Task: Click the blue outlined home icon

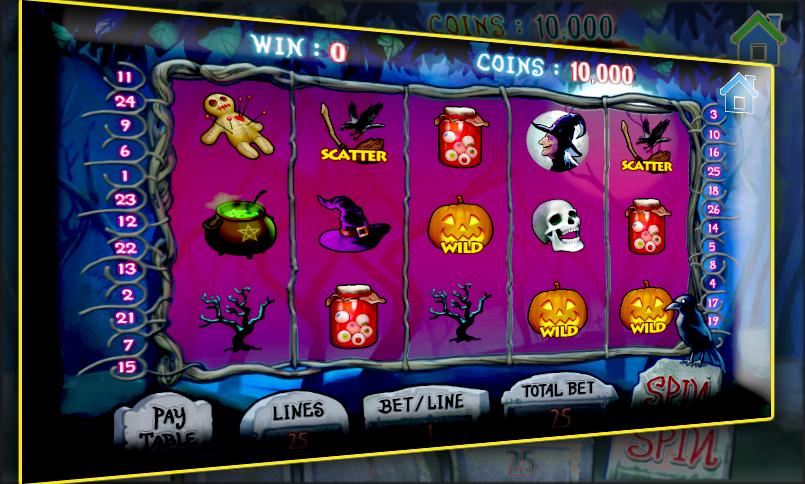Action: (x=738, y=93)
